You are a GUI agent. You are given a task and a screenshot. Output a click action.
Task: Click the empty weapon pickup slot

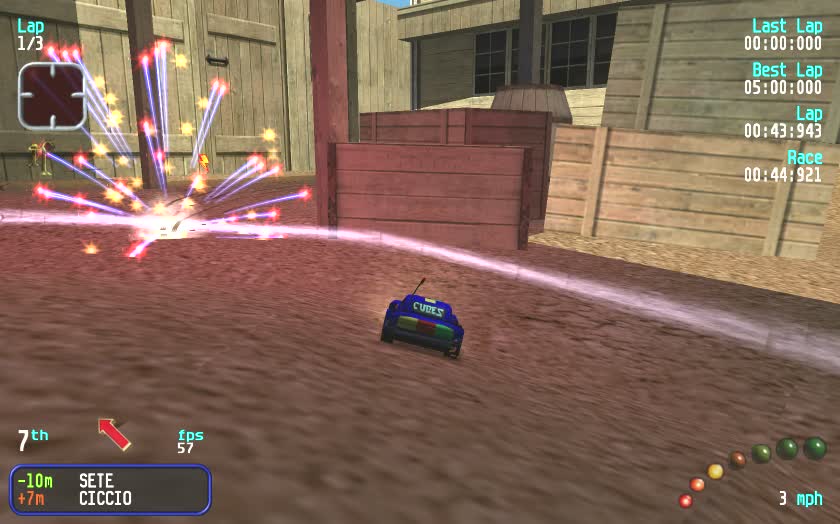point(51,95)
